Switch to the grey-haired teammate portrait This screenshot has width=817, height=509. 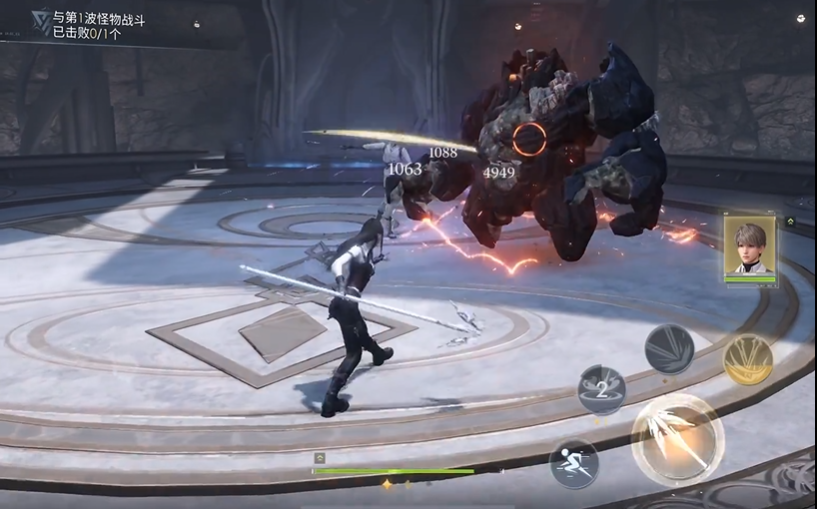750,246
